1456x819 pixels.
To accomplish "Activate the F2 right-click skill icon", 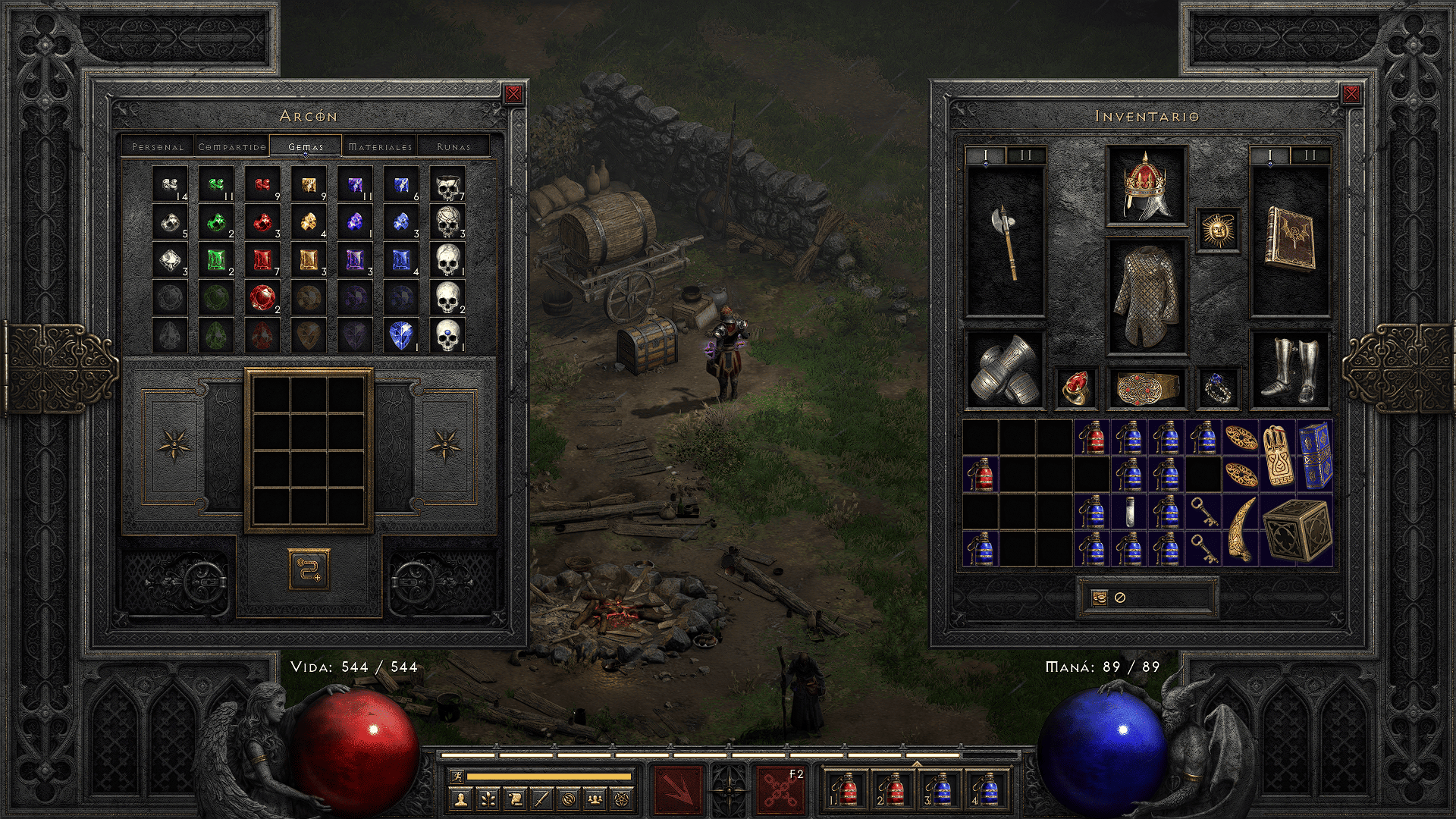I will coord(780,789).
